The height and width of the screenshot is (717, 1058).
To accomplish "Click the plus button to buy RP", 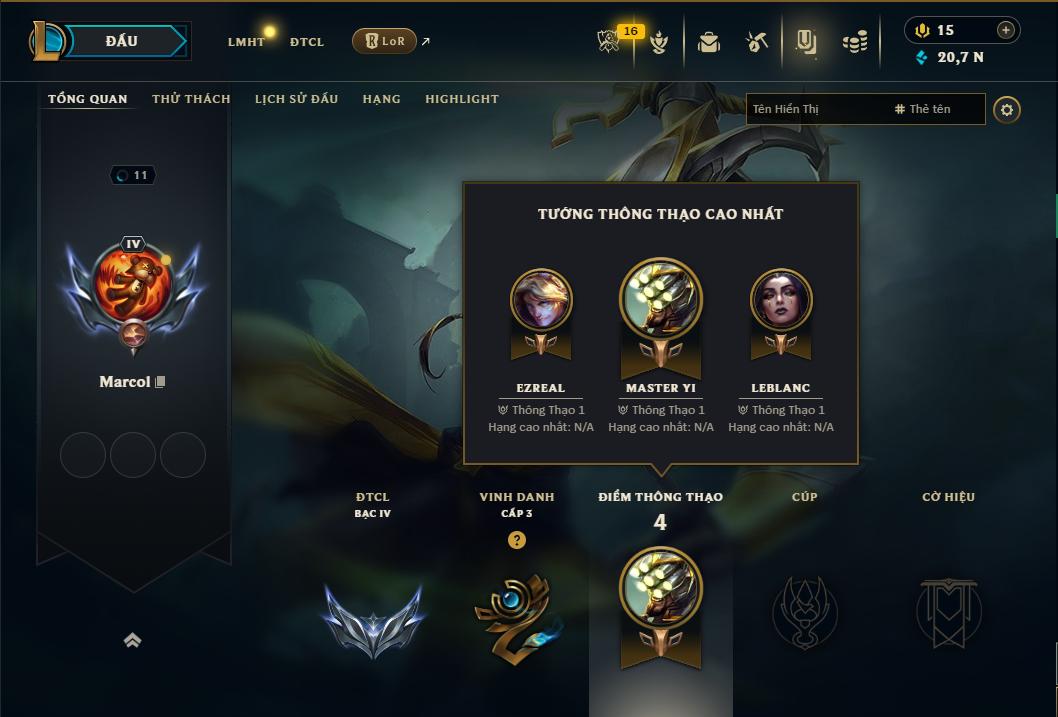I will [1006, 30].
